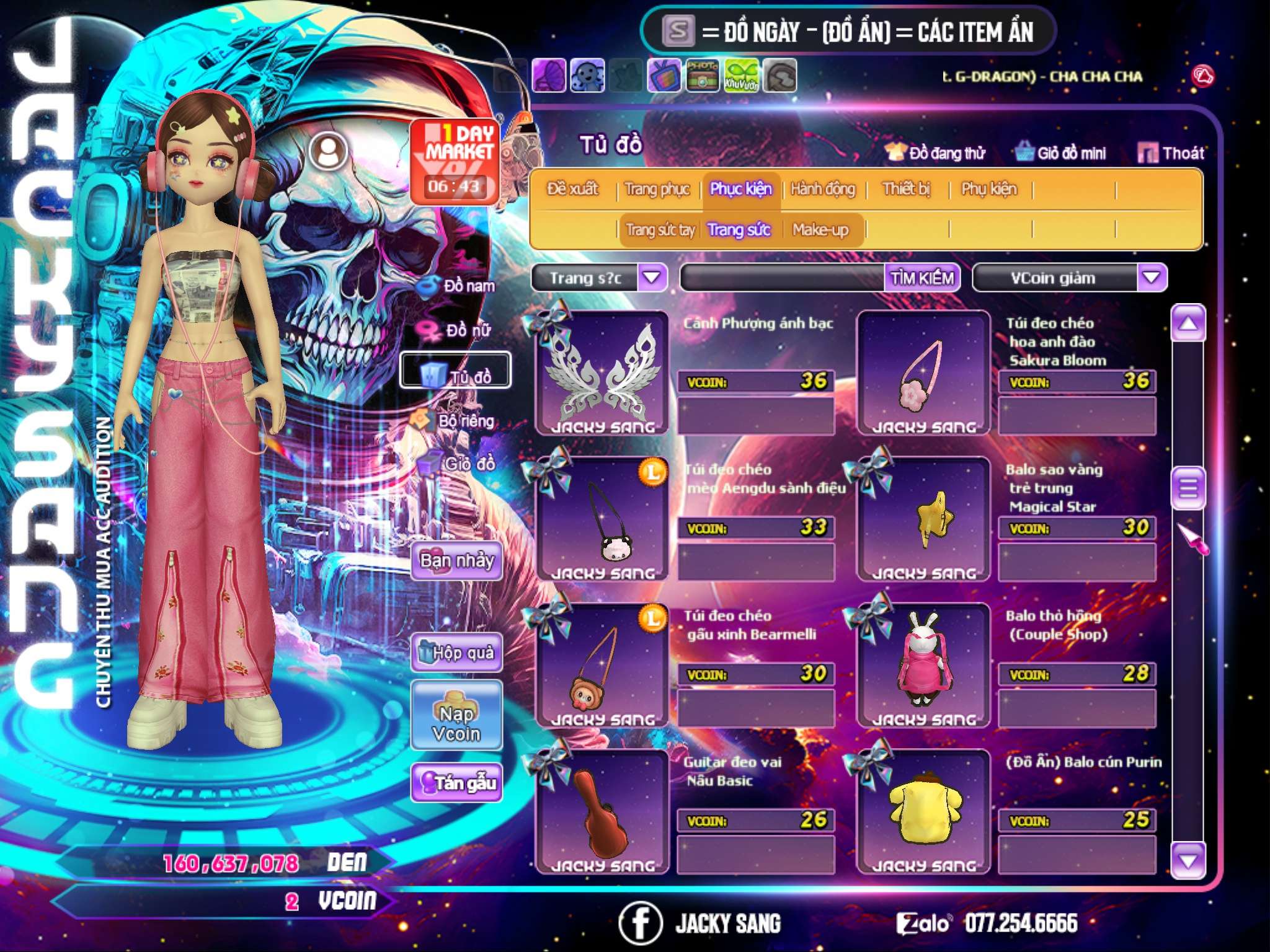Choose the Balo thỏ hồng backpack
The height and width of the screenshot is (952, 1270).
point(923,665)
